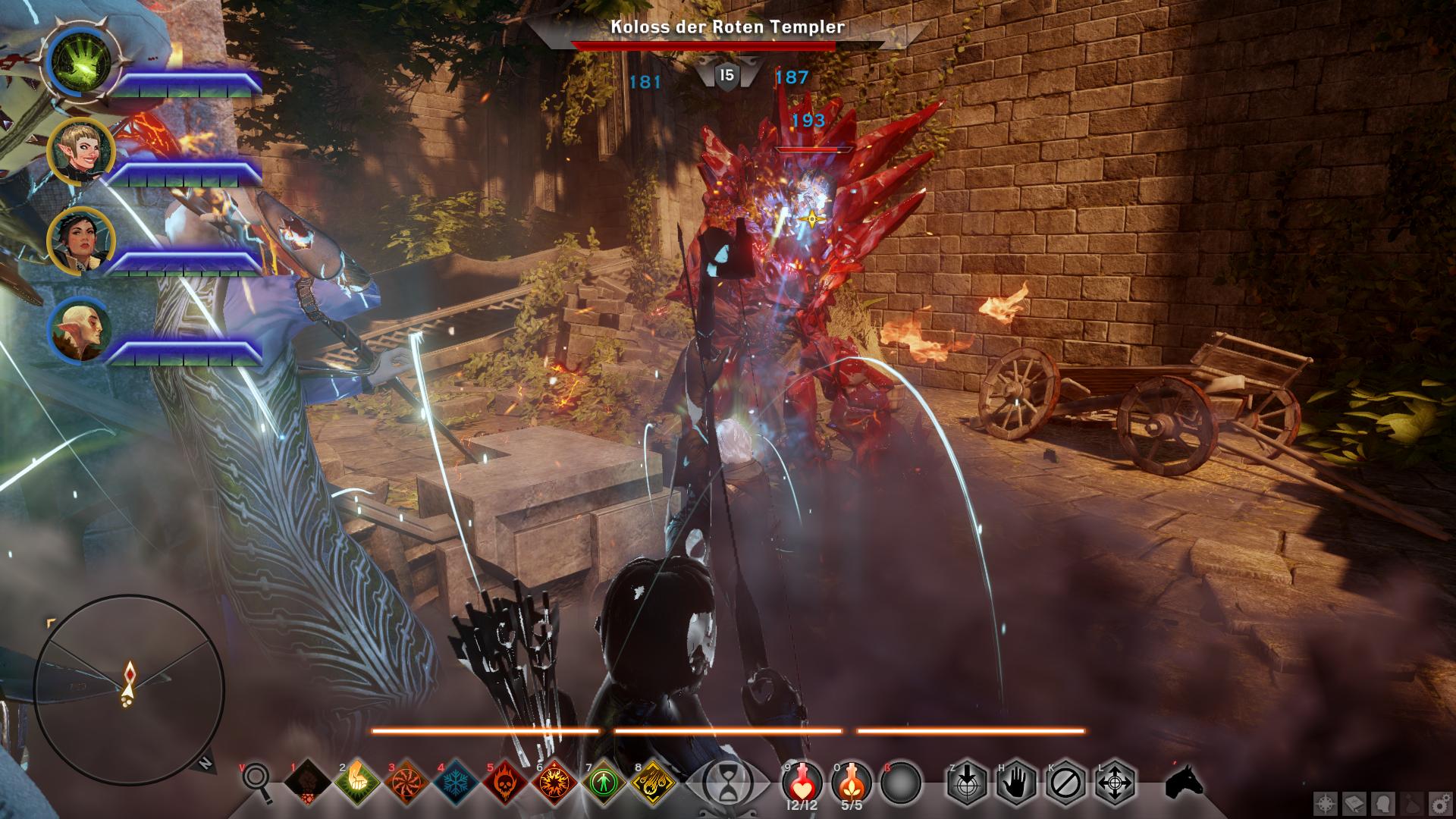Select the blonde elf party member portrait
This screenshot has width=1456, height=819.
point(80,151)
